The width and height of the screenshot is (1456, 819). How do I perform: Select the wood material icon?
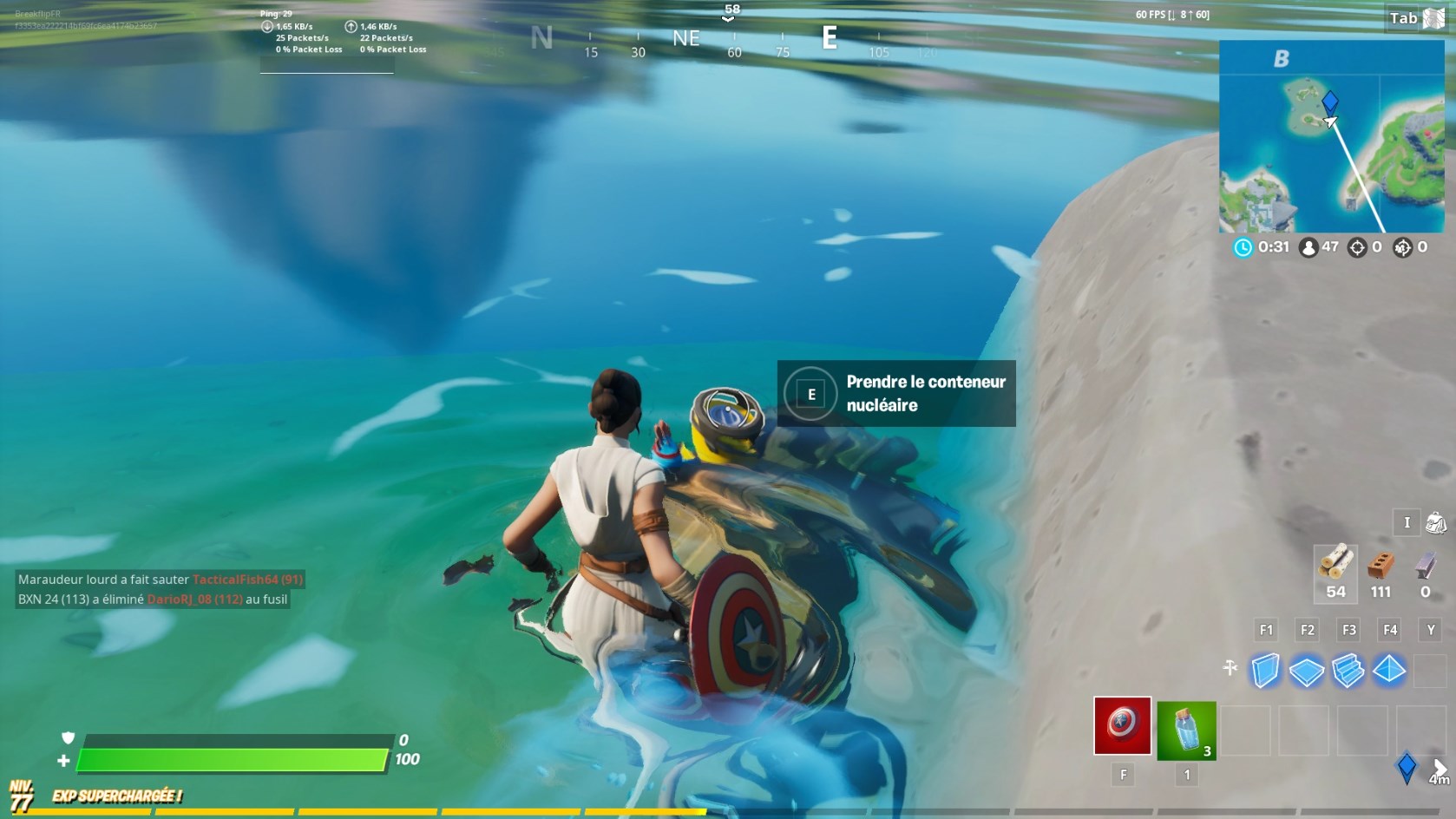coord(1335,563)
